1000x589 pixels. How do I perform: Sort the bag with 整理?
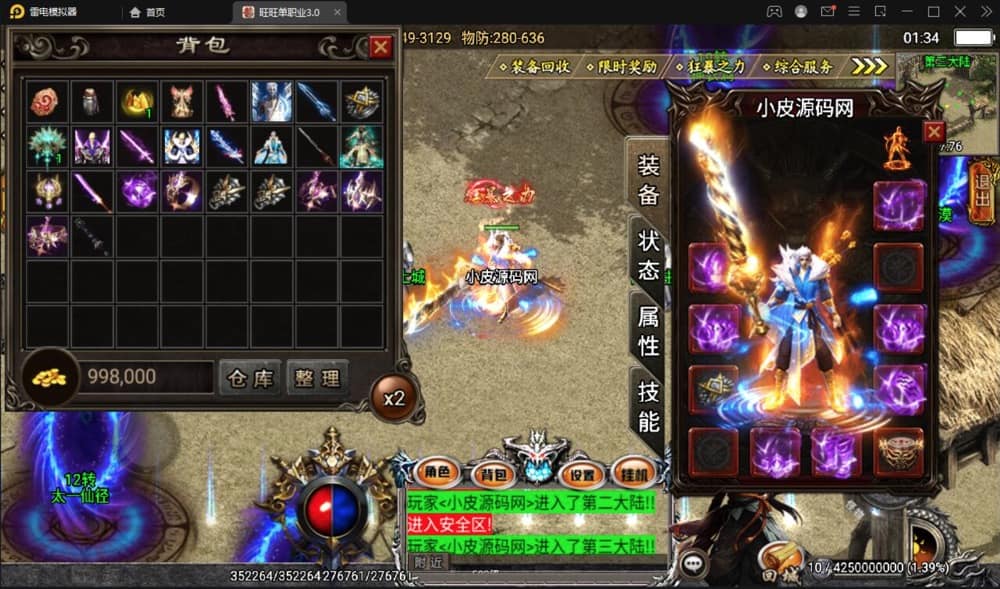[318, 378]
